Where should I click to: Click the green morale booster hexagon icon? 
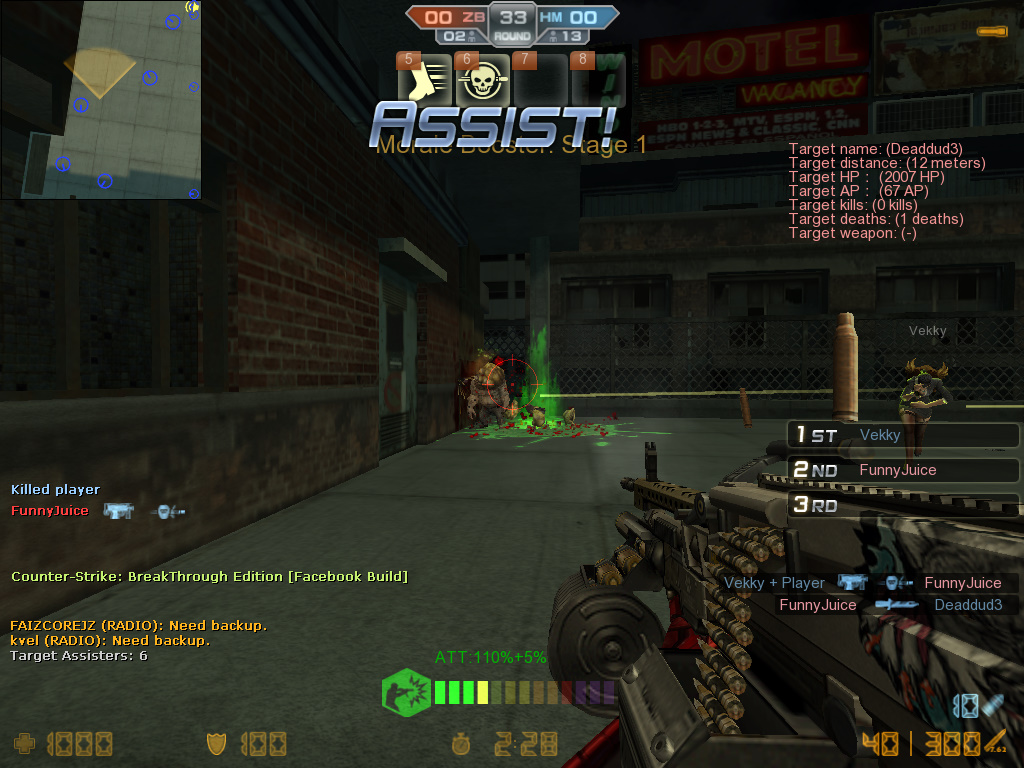pyautogui.click(x=405, y=692)
